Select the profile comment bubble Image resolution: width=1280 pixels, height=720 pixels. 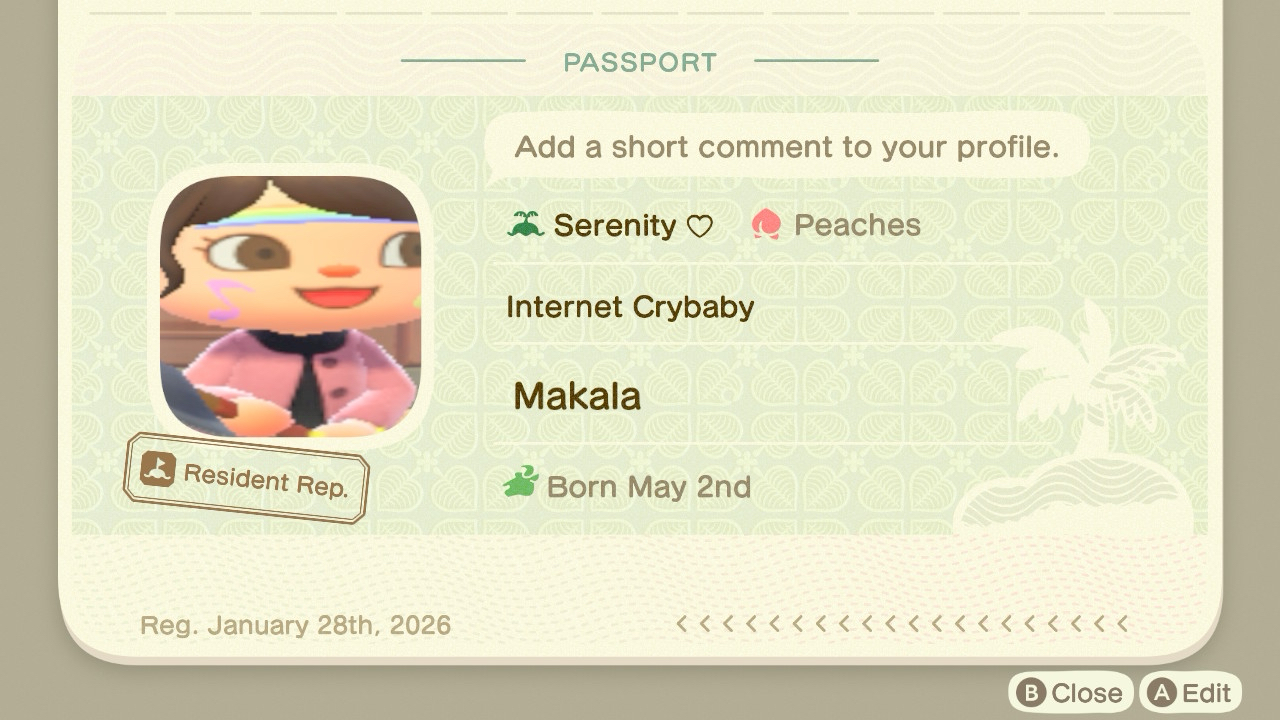pyautogui.click(x=786, y=147)
